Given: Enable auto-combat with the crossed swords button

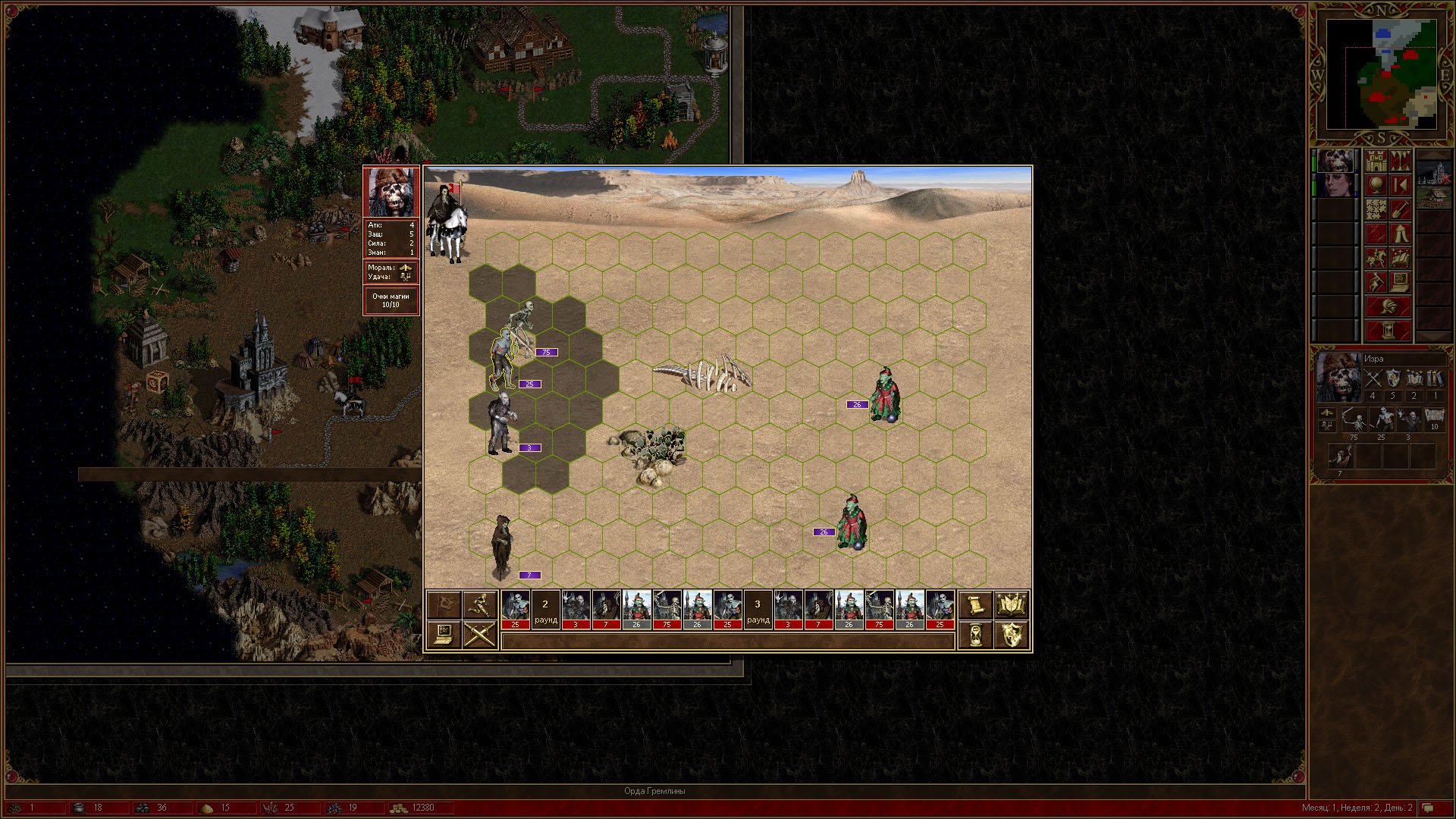Looking at the screenshot, I should point(479,634).
